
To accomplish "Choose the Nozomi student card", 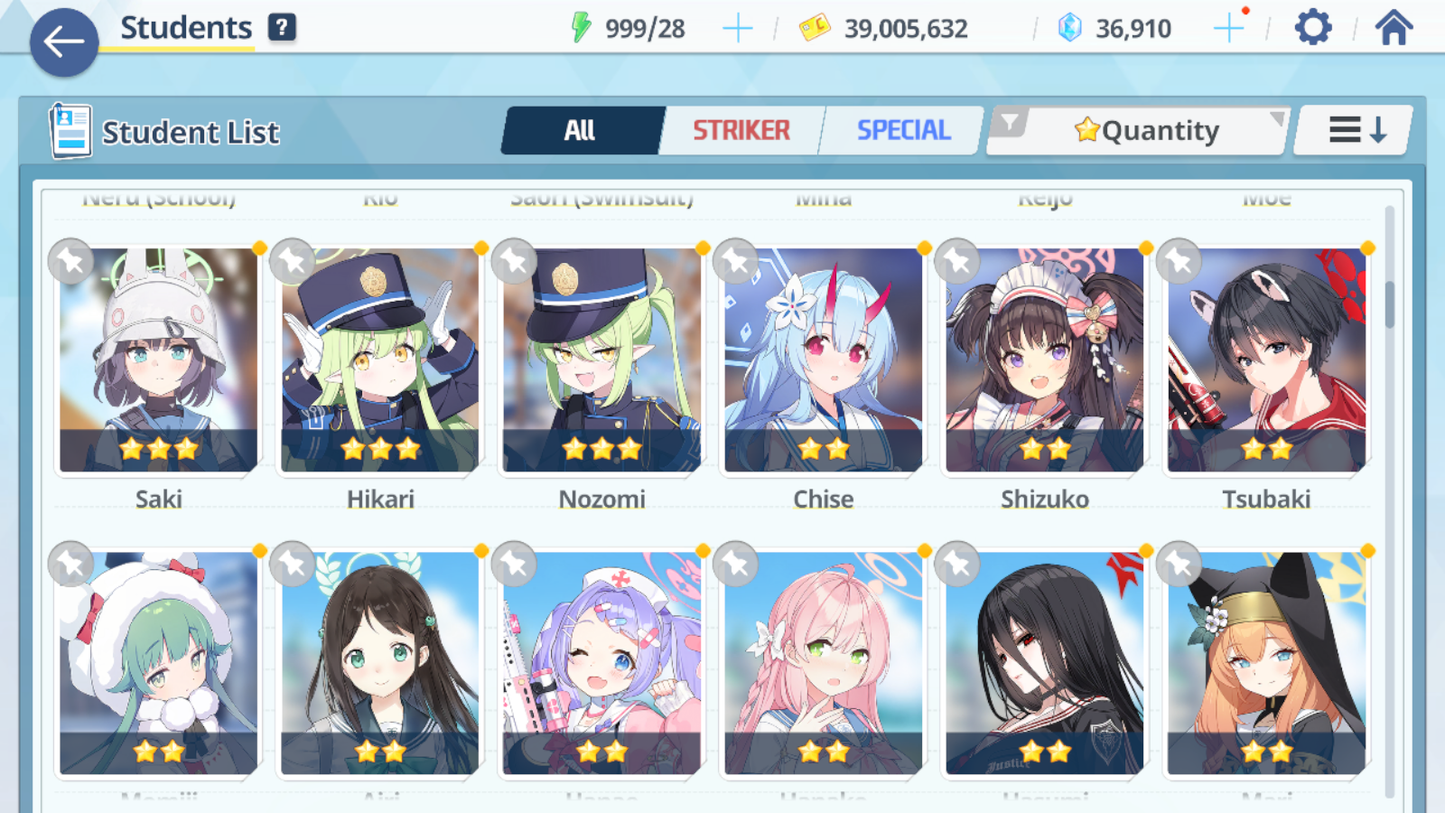I will click(x=602, y=360).
